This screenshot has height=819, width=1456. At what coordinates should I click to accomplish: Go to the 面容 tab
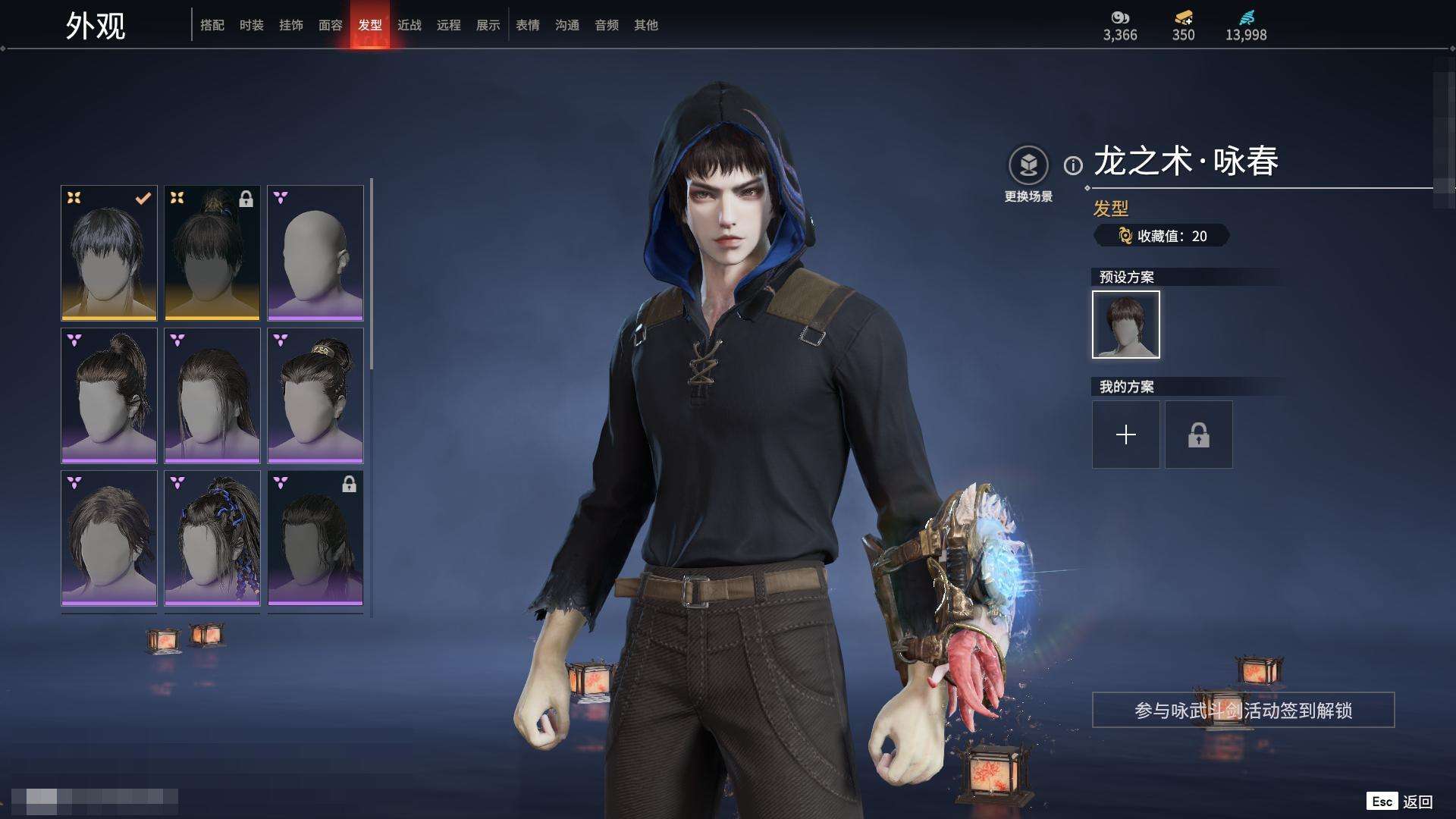click(331, 25)
